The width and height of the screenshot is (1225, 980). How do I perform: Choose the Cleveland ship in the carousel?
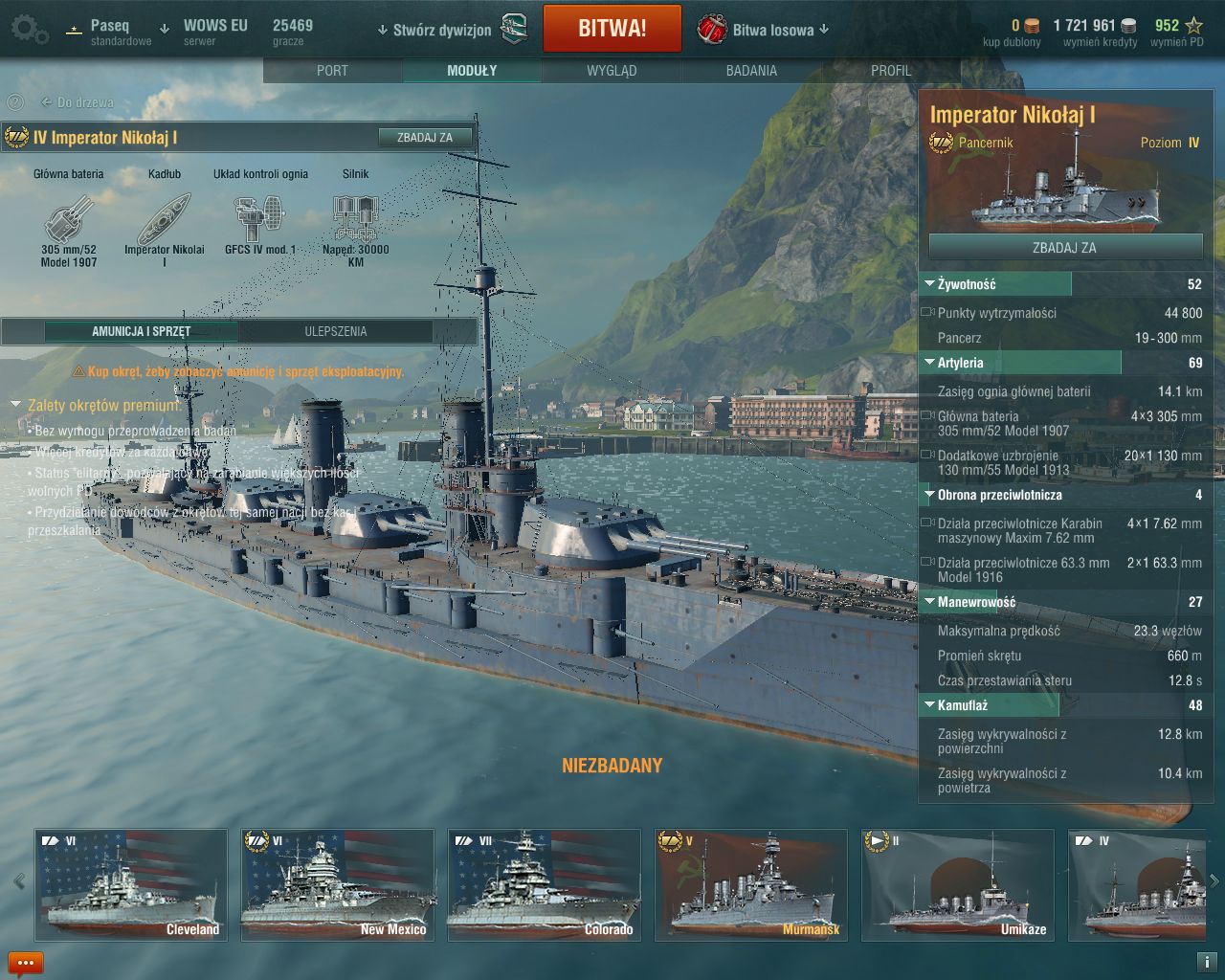tap(131, 885)
